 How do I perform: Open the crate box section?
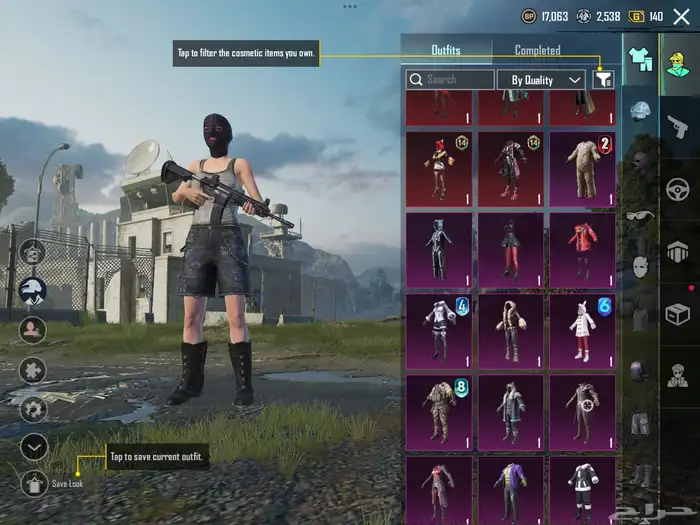point(677,313)
